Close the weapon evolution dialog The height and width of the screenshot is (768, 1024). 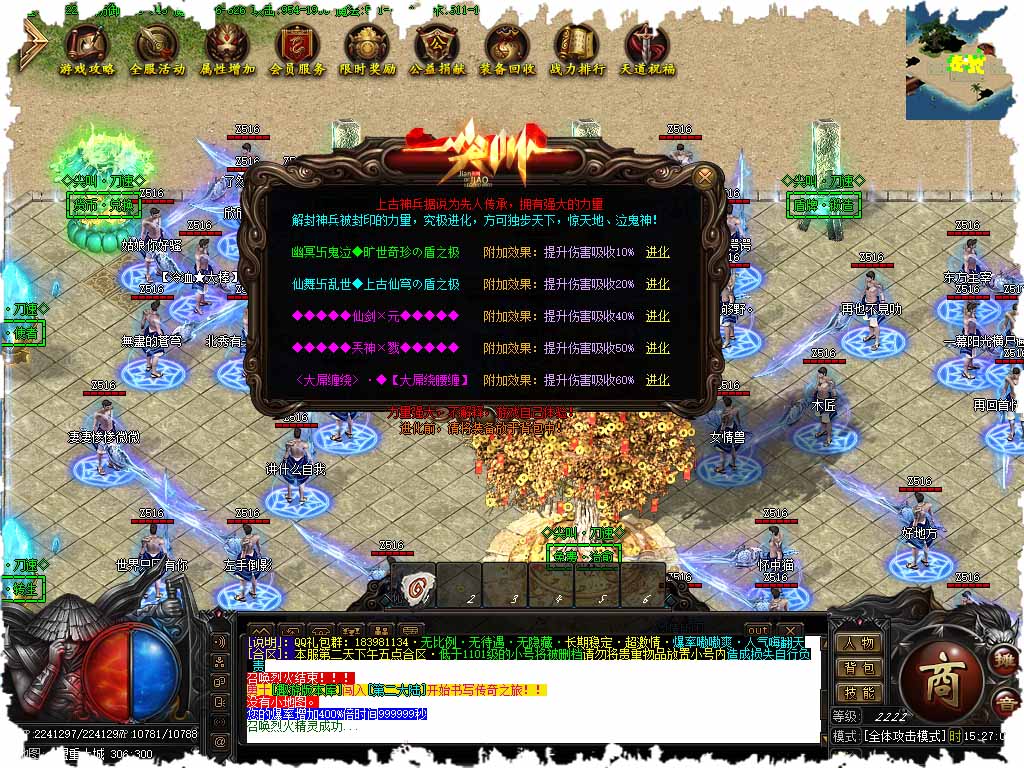coord(707,178)
